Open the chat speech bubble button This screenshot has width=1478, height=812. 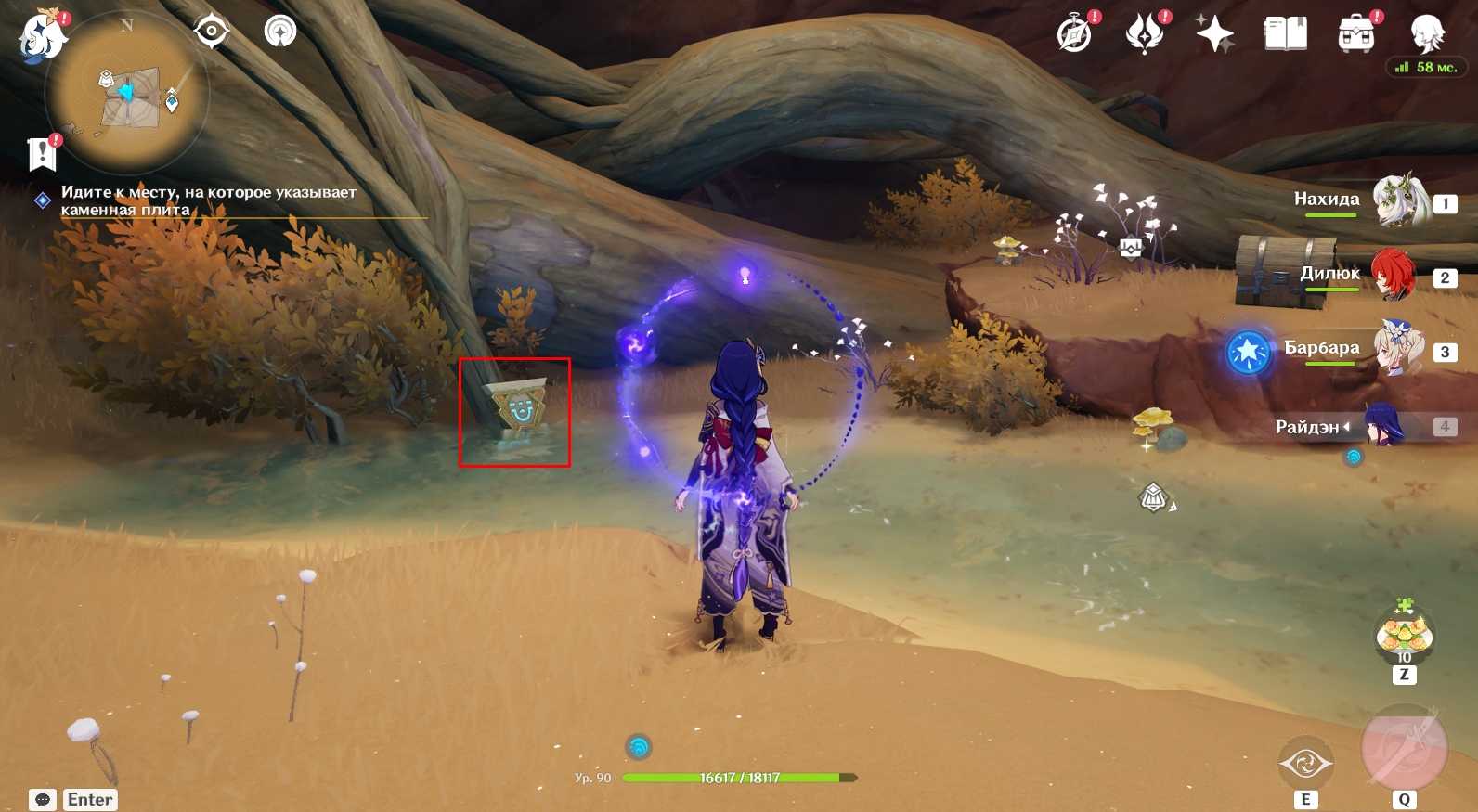point(43,800)
